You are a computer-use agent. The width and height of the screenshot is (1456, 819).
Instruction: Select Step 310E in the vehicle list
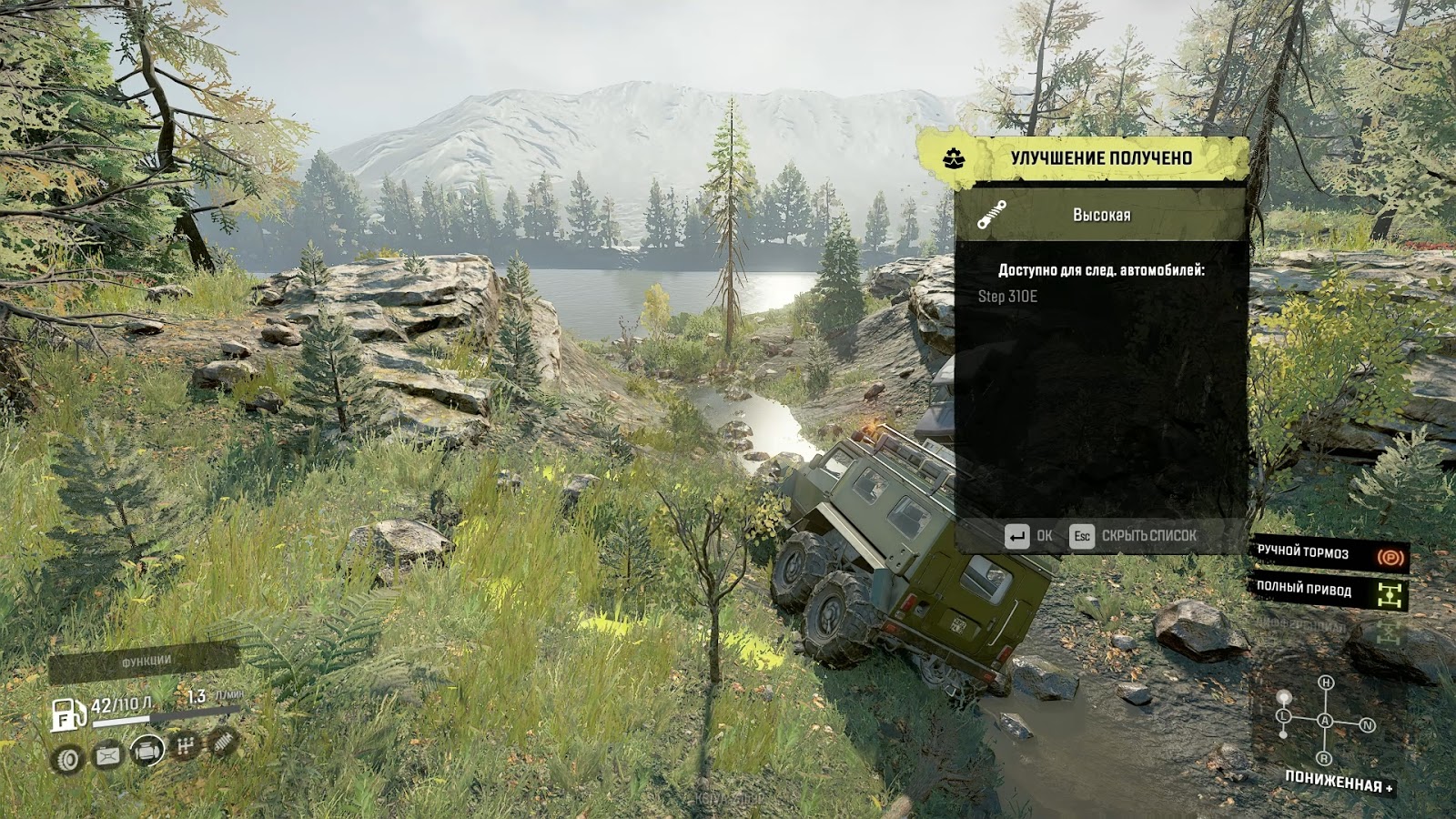(1007, 297)
